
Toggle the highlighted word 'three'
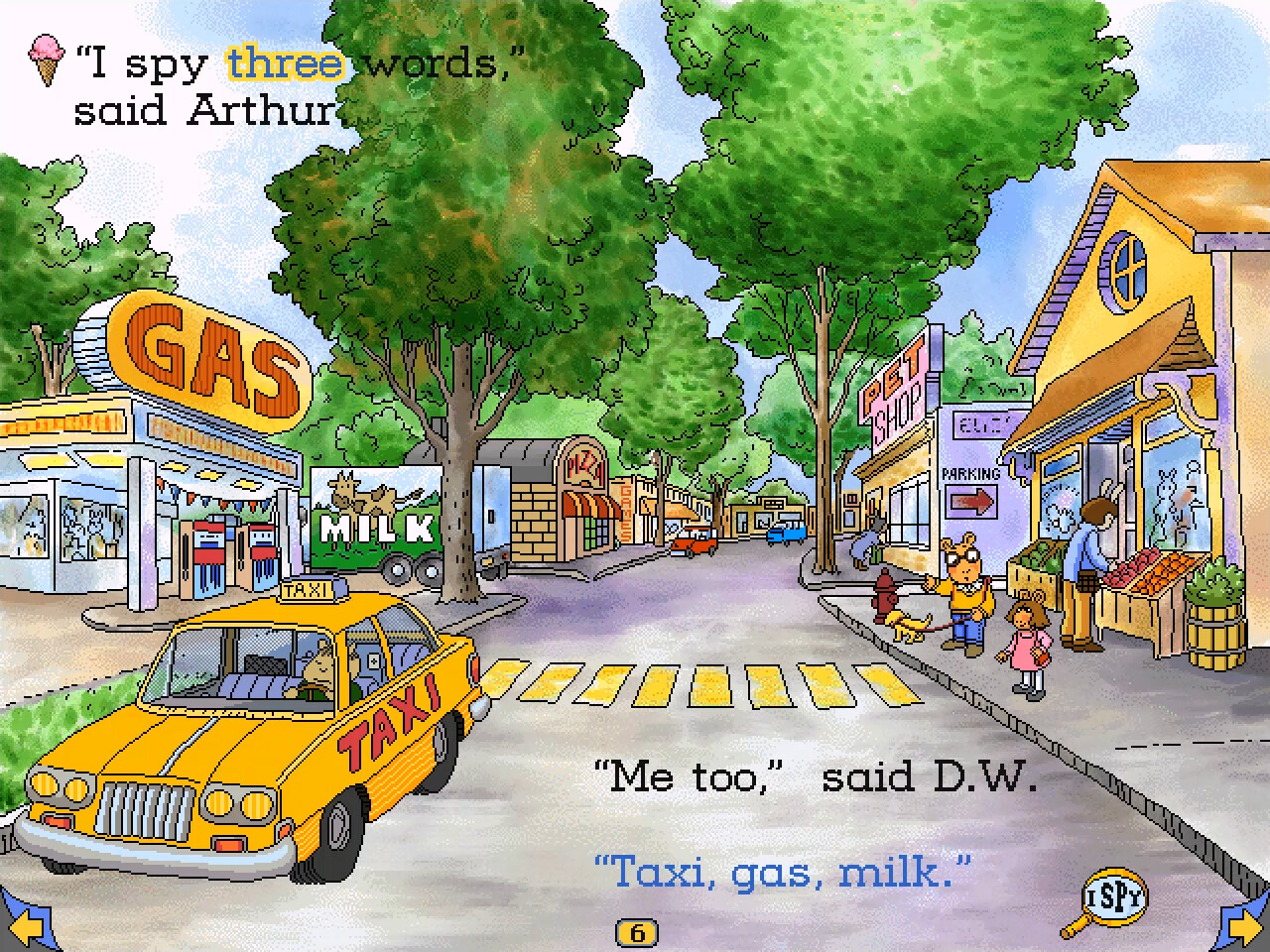tap(286, 62)
